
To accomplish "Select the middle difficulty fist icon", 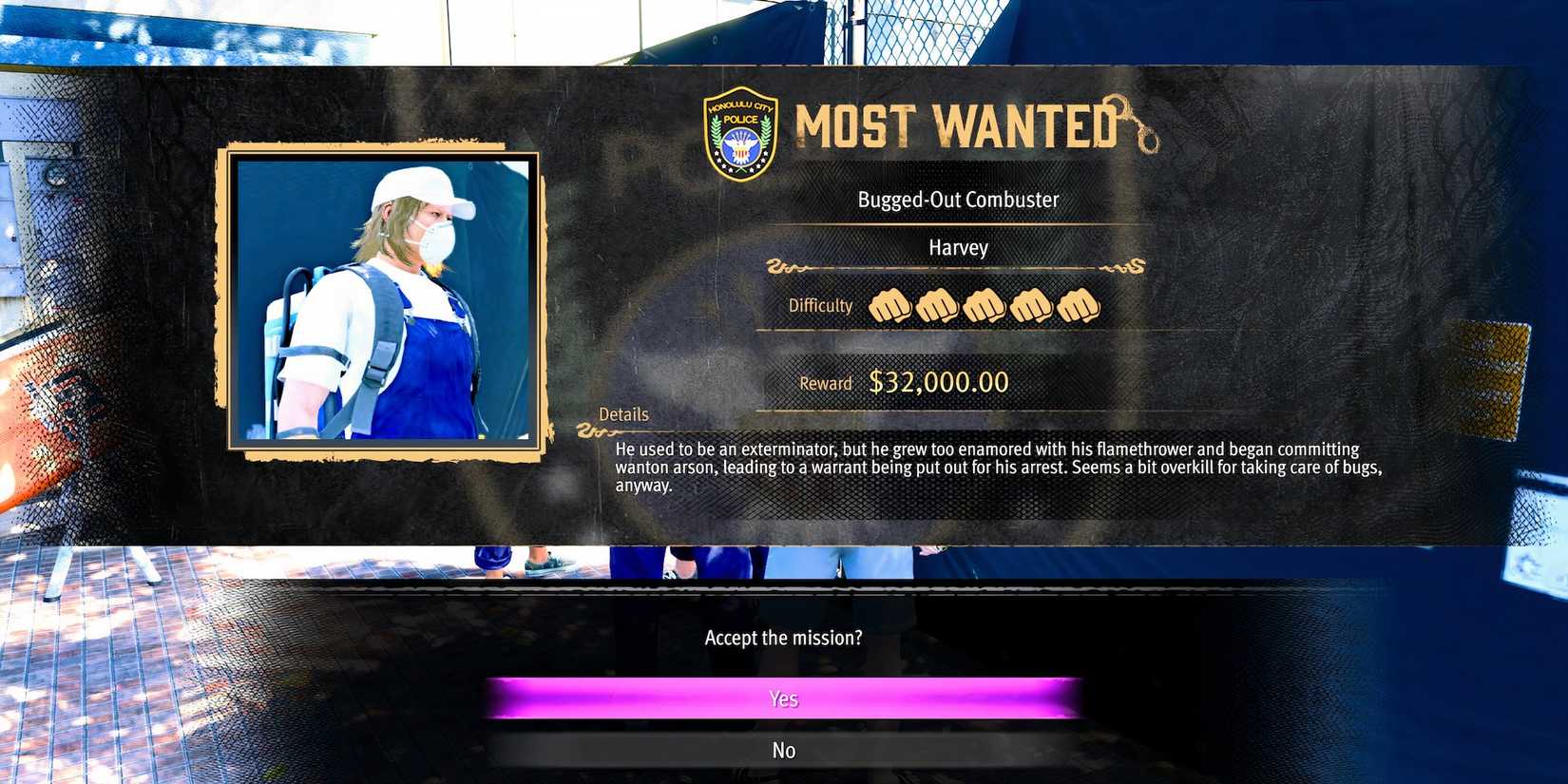I will pyautogui.click(x=985, y=305).
